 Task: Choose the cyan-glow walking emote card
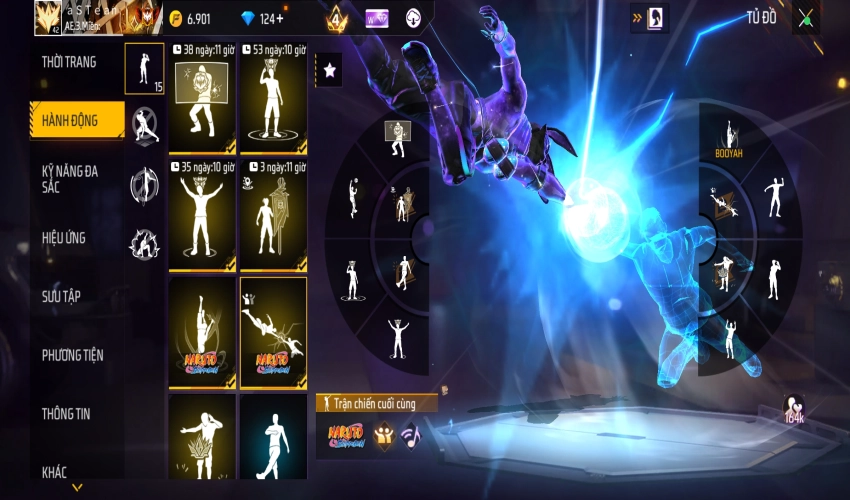coord(273,438)
